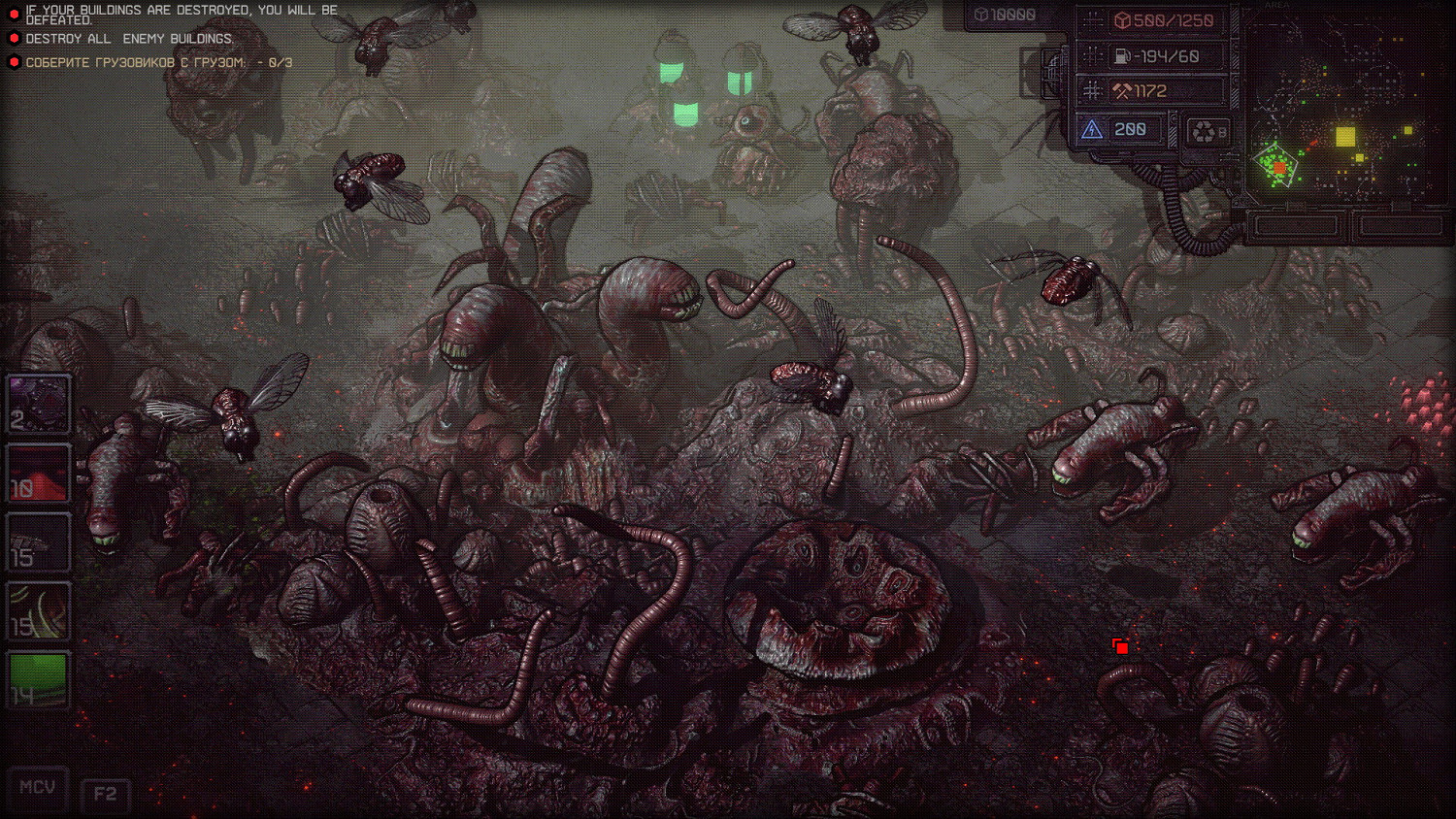This screenshot has height=819, width=1456.
Task: Click the 500/1250 storage capacity meter
Action: click(1165, 21)
